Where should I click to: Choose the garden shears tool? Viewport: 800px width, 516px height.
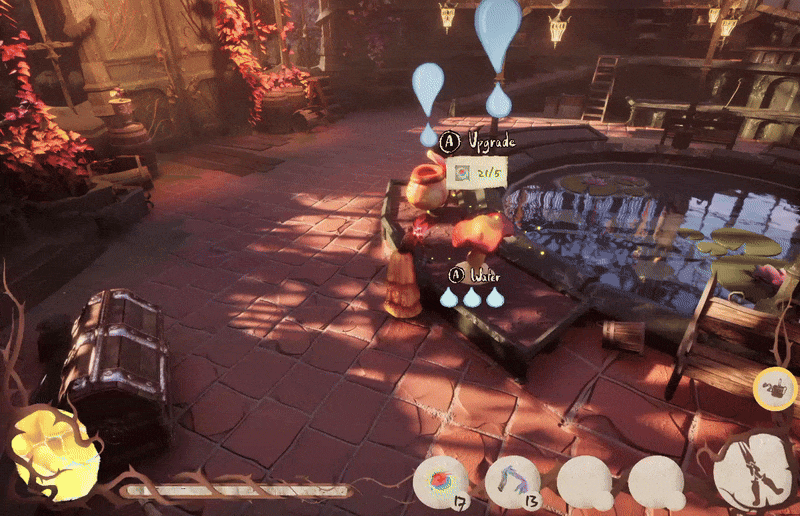point(754,473)
